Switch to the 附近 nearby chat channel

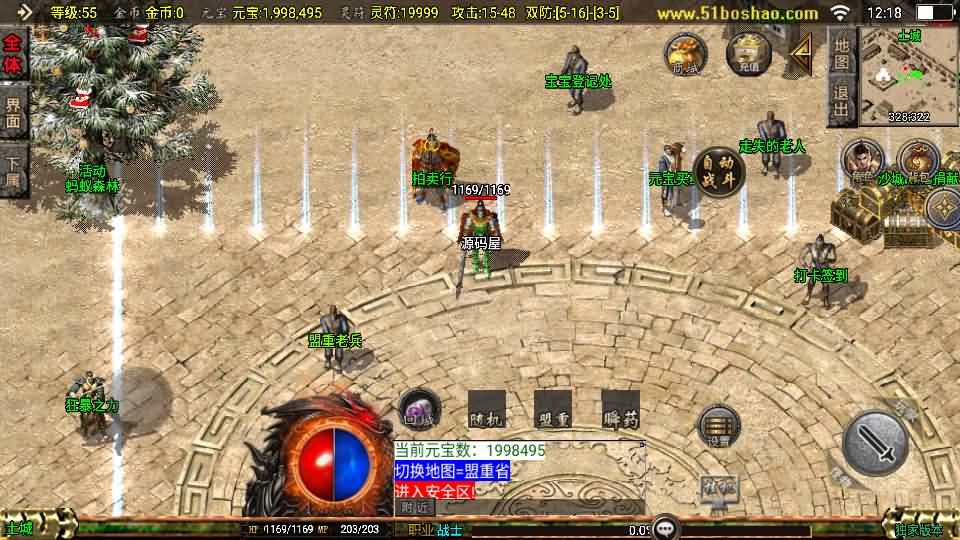[x=414, y=507]
